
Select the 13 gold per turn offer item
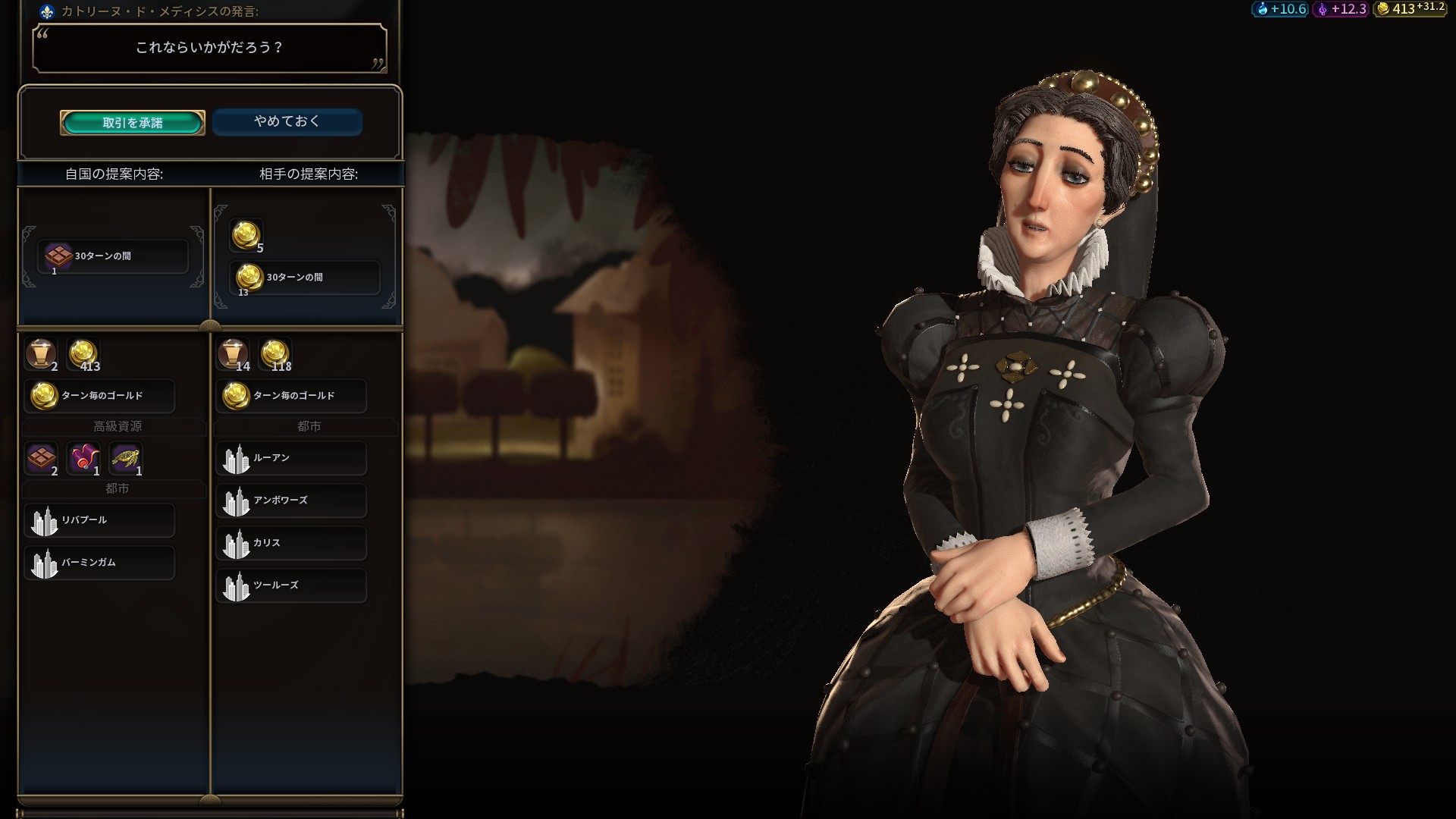click(x=303, y=278)
